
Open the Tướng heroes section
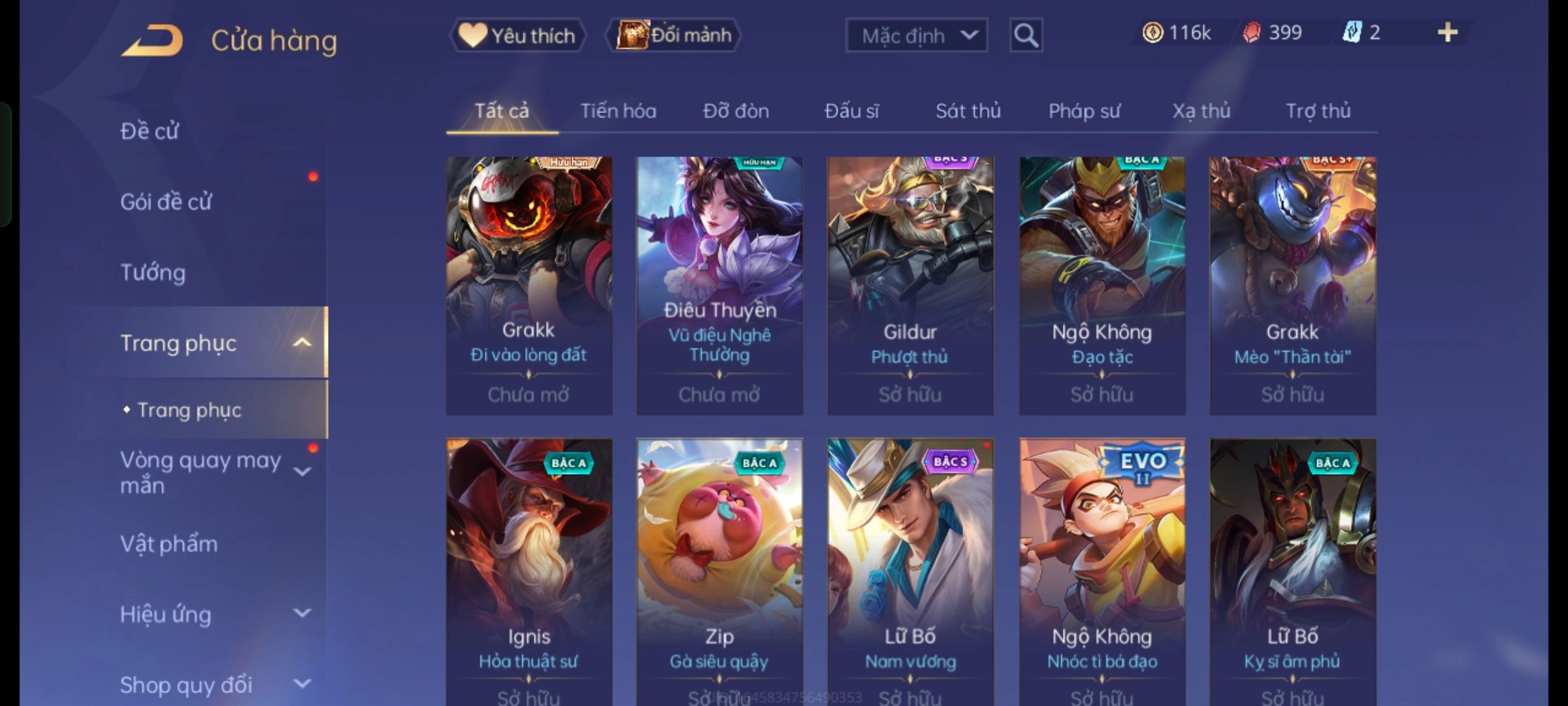tap(153, 273)
